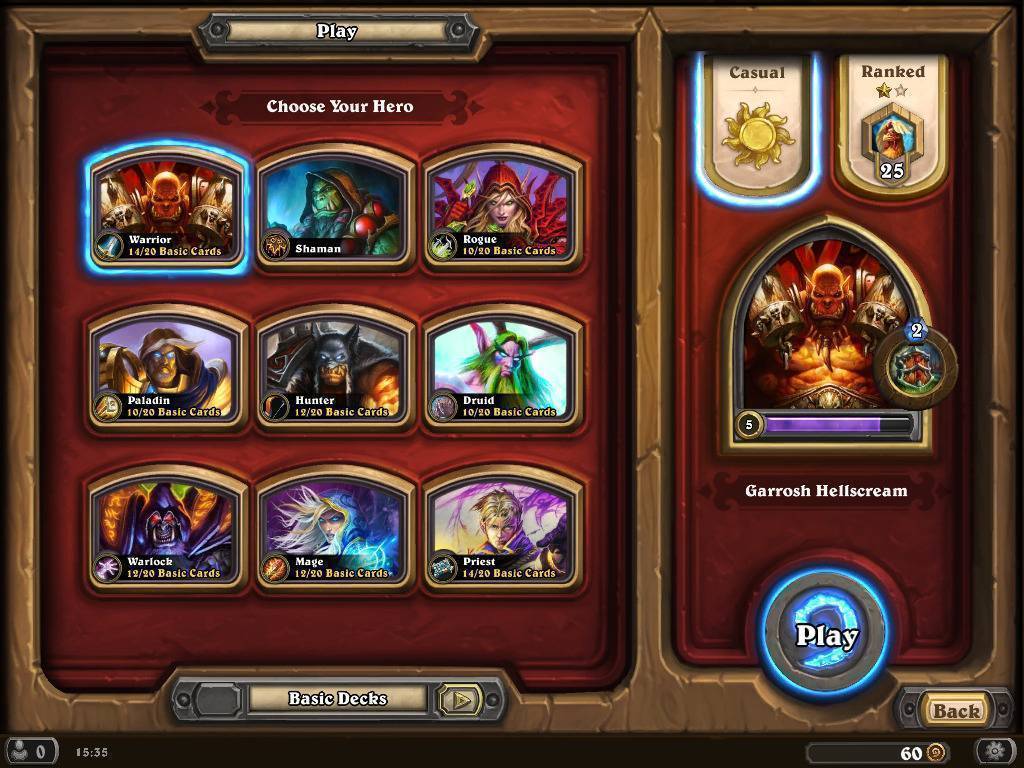Switch to Casual play mode
This screenshot has height=768, width=1024.
tap(757, 124)
